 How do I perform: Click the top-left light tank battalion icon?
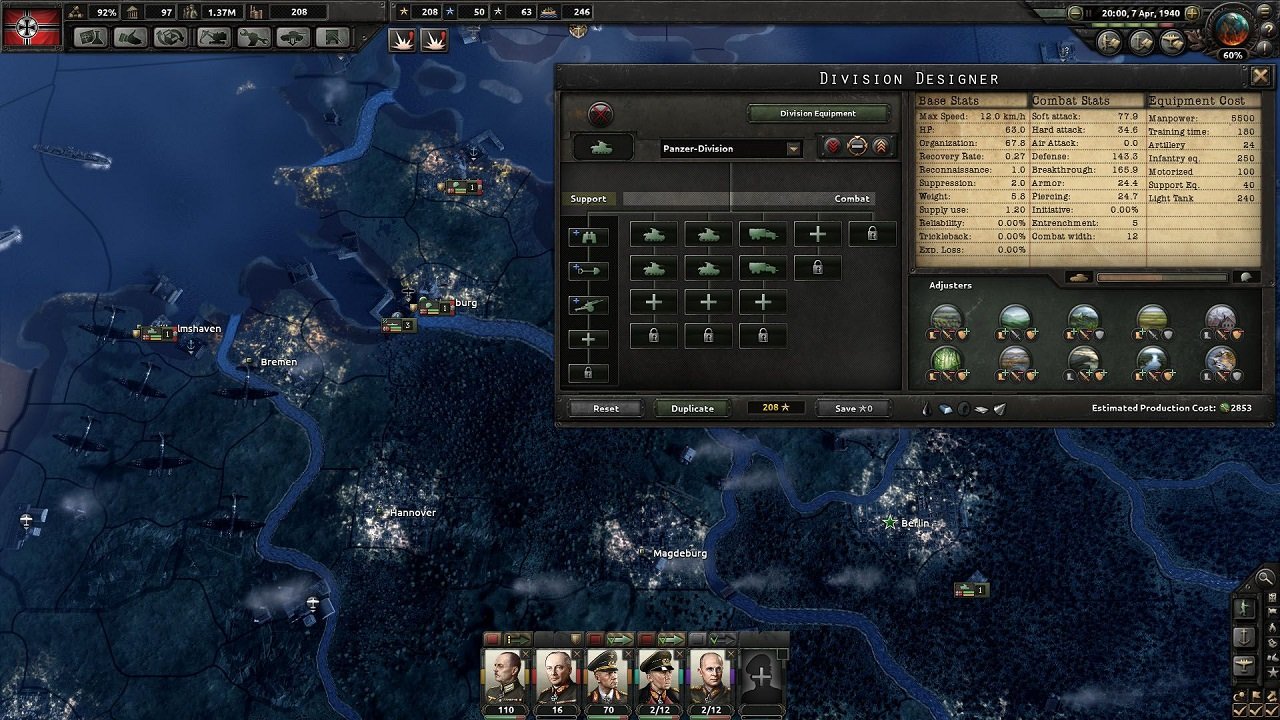pos(652,235)
